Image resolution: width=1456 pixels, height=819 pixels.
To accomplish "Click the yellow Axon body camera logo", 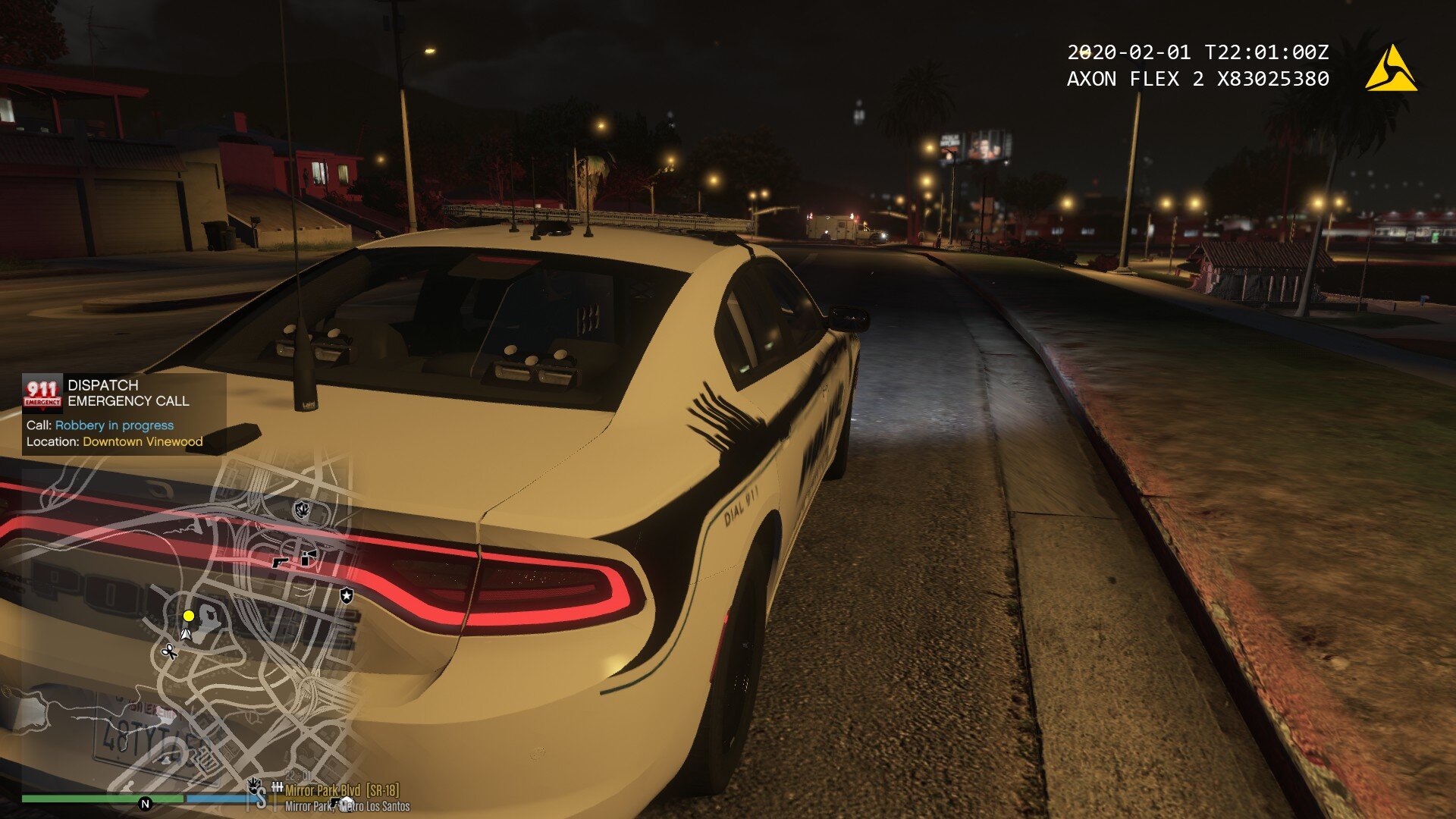I will 1391,70.
